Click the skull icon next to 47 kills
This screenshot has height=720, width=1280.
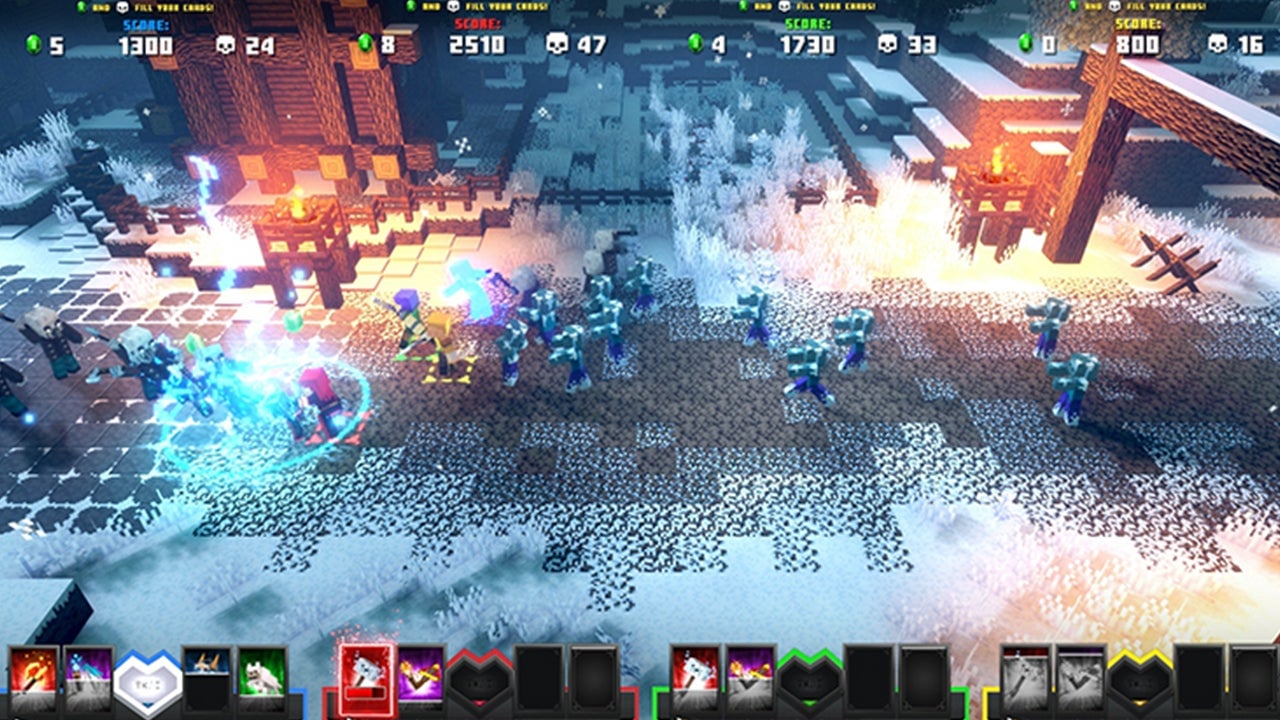point(556,42)
